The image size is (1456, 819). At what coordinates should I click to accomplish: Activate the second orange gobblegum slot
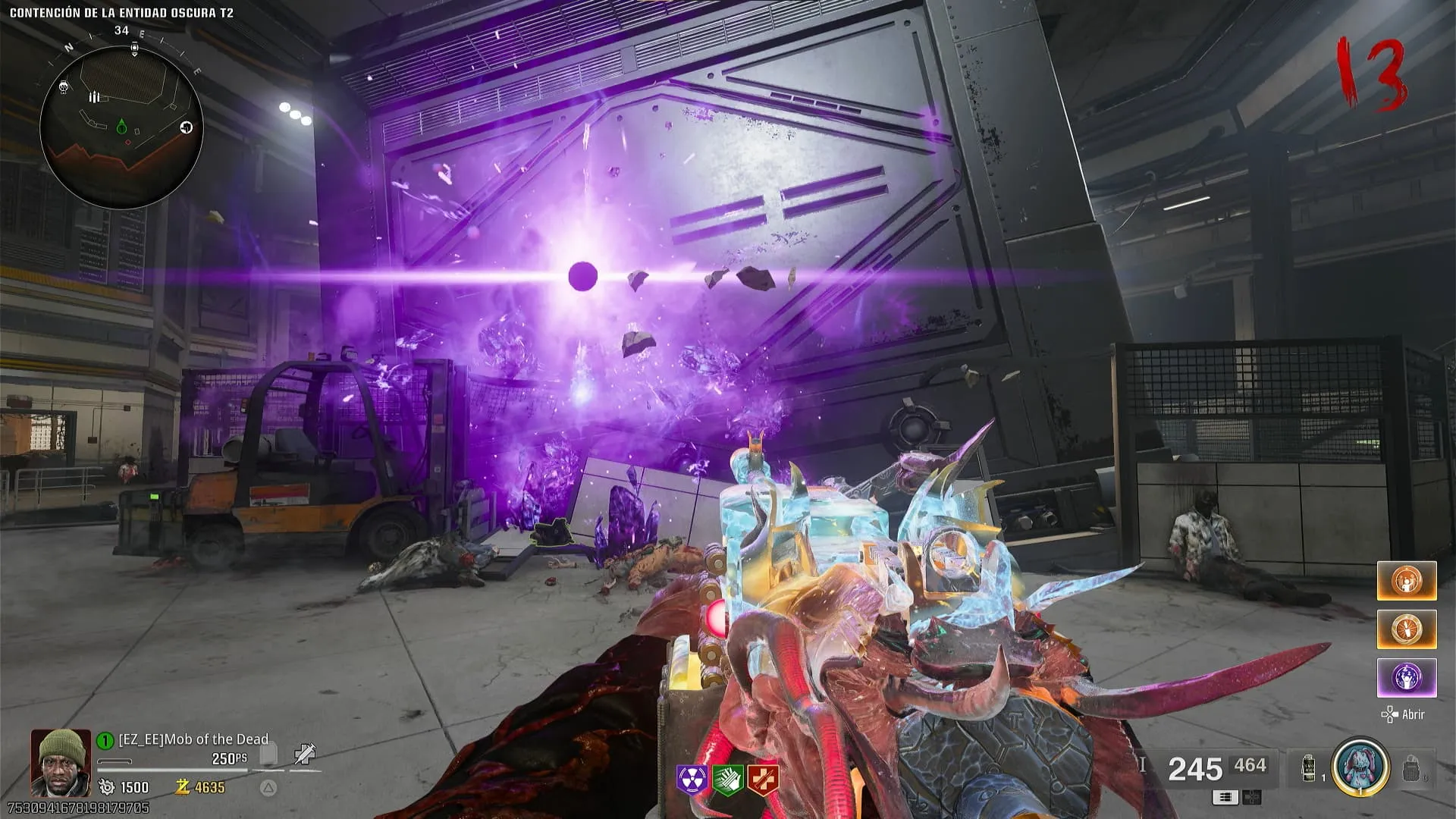(x=1407, y=629)
